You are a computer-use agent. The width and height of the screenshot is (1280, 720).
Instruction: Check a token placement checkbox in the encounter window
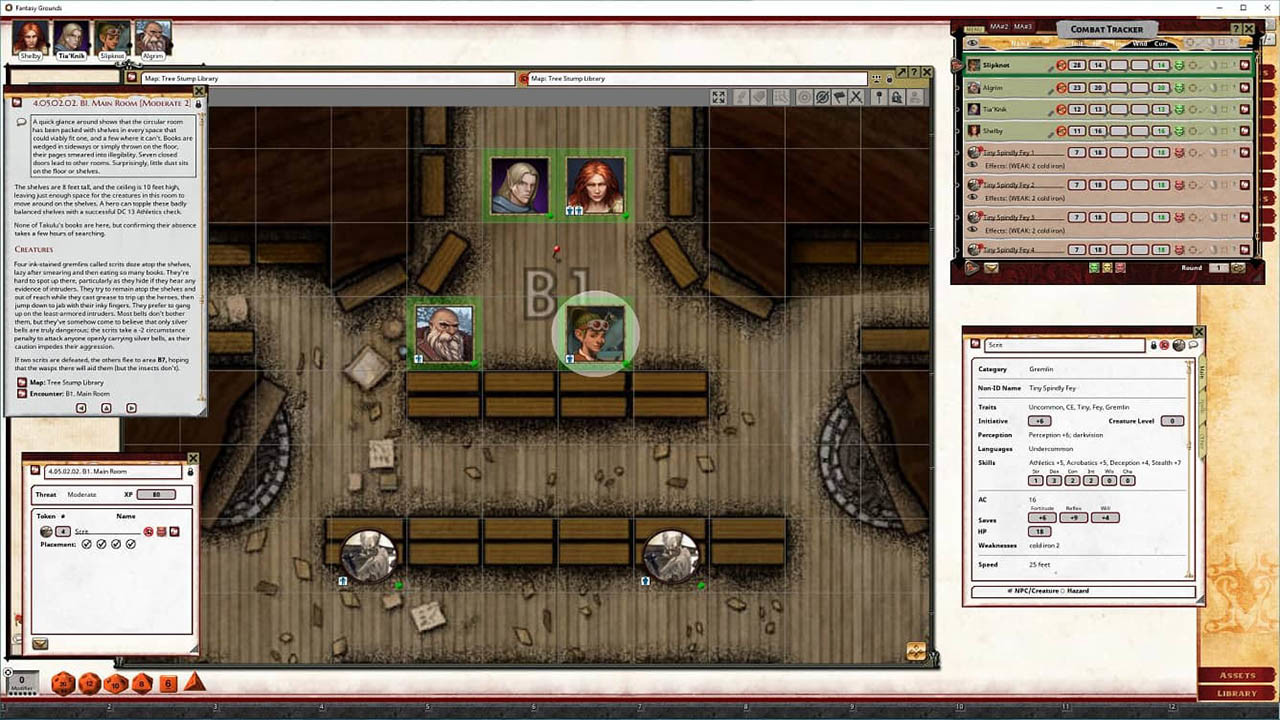pyautogui.click(x=87, y=544)
